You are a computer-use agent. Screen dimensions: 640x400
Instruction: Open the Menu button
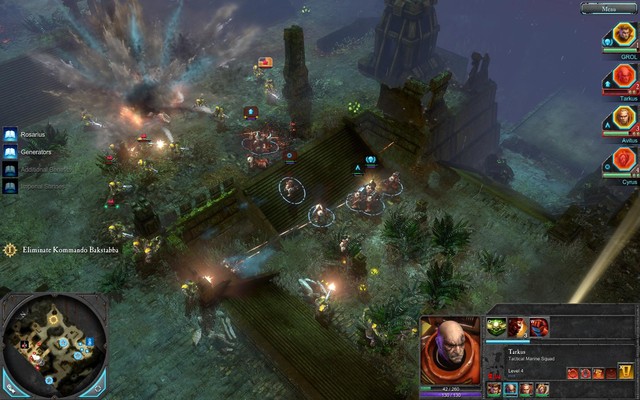[x=608, y=7]
